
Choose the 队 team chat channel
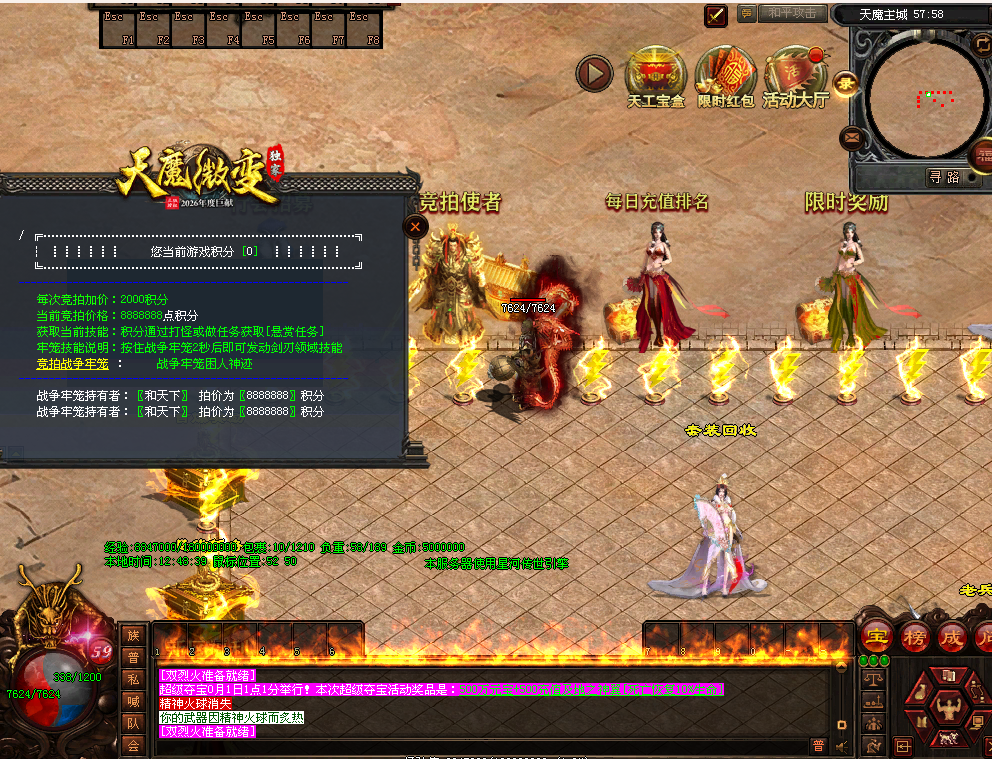click(133, 722)
